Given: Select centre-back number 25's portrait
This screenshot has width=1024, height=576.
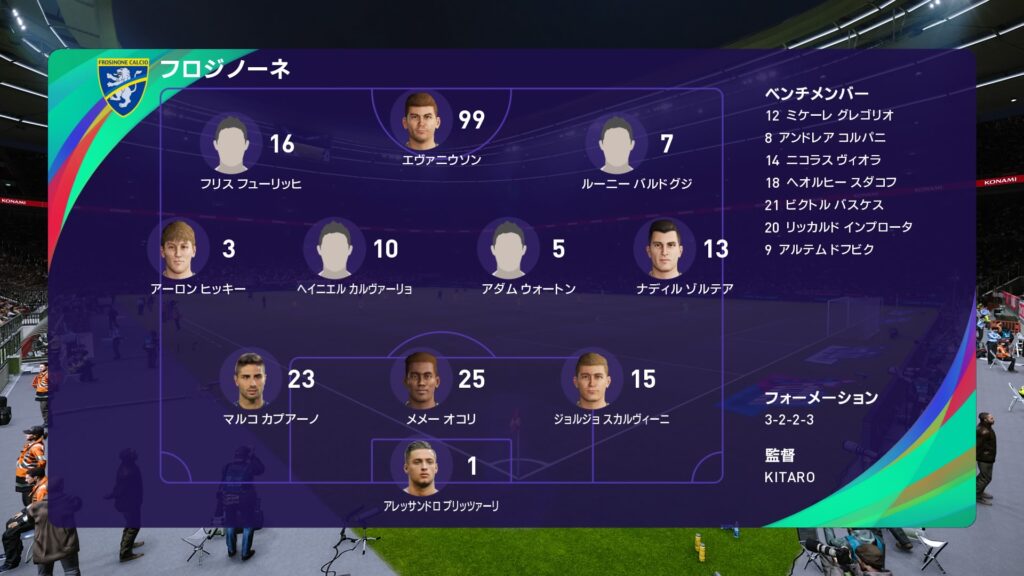Looking at the screenshot, I should point(422,380).
